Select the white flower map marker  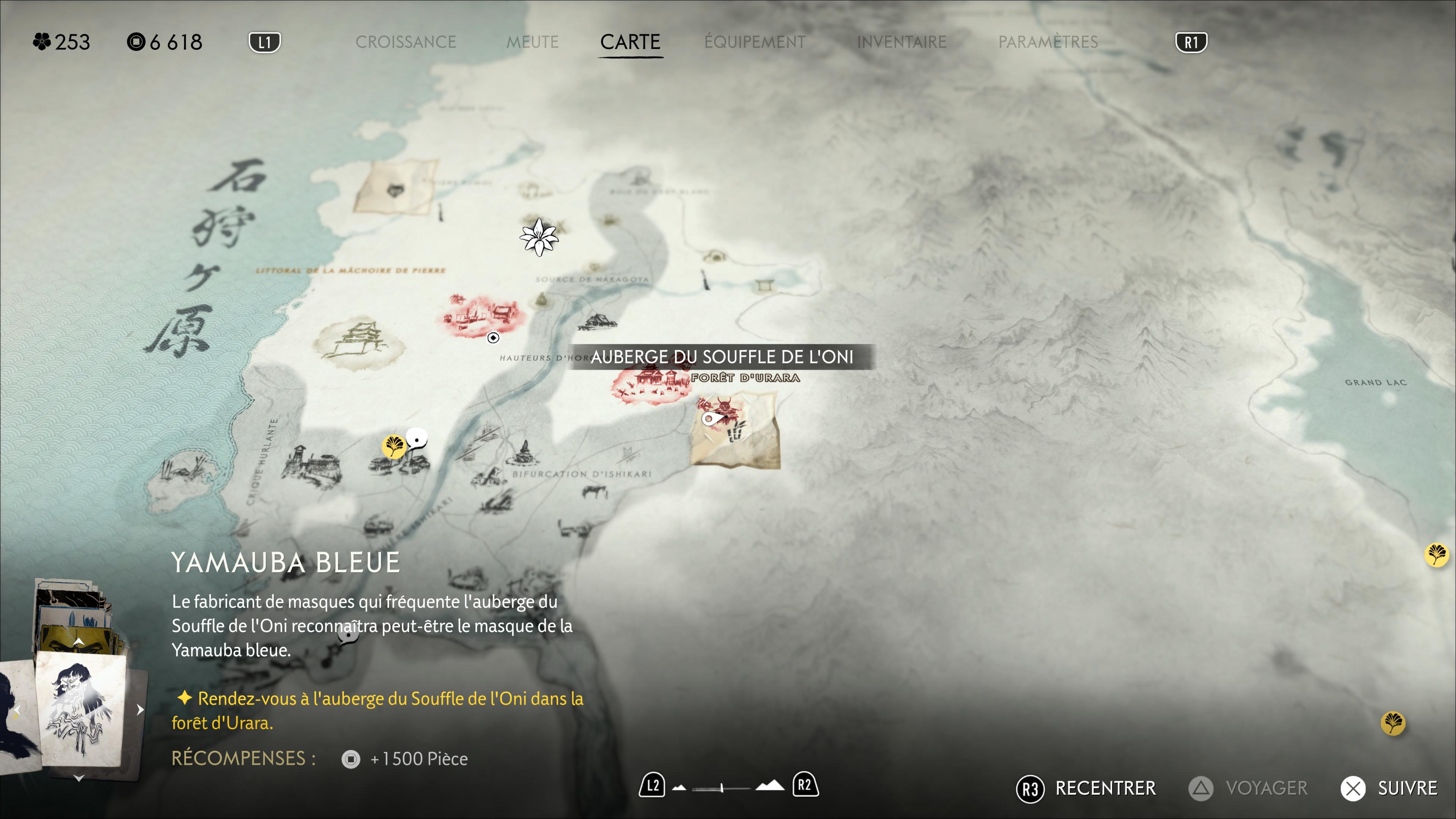coord(539,237)
